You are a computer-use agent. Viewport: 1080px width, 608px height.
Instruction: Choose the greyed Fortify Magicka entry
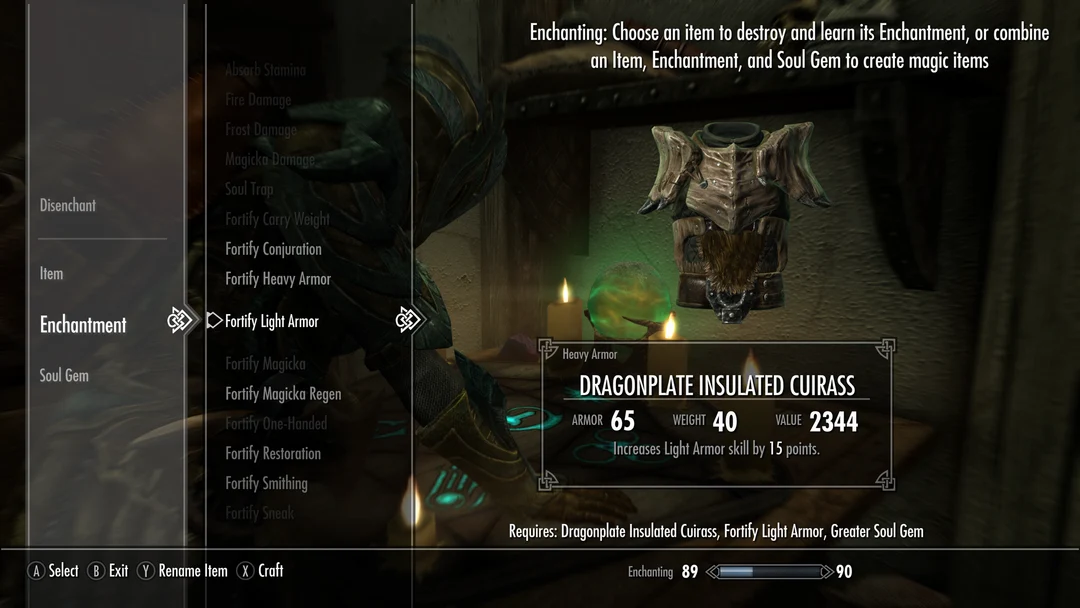(265, 364)
